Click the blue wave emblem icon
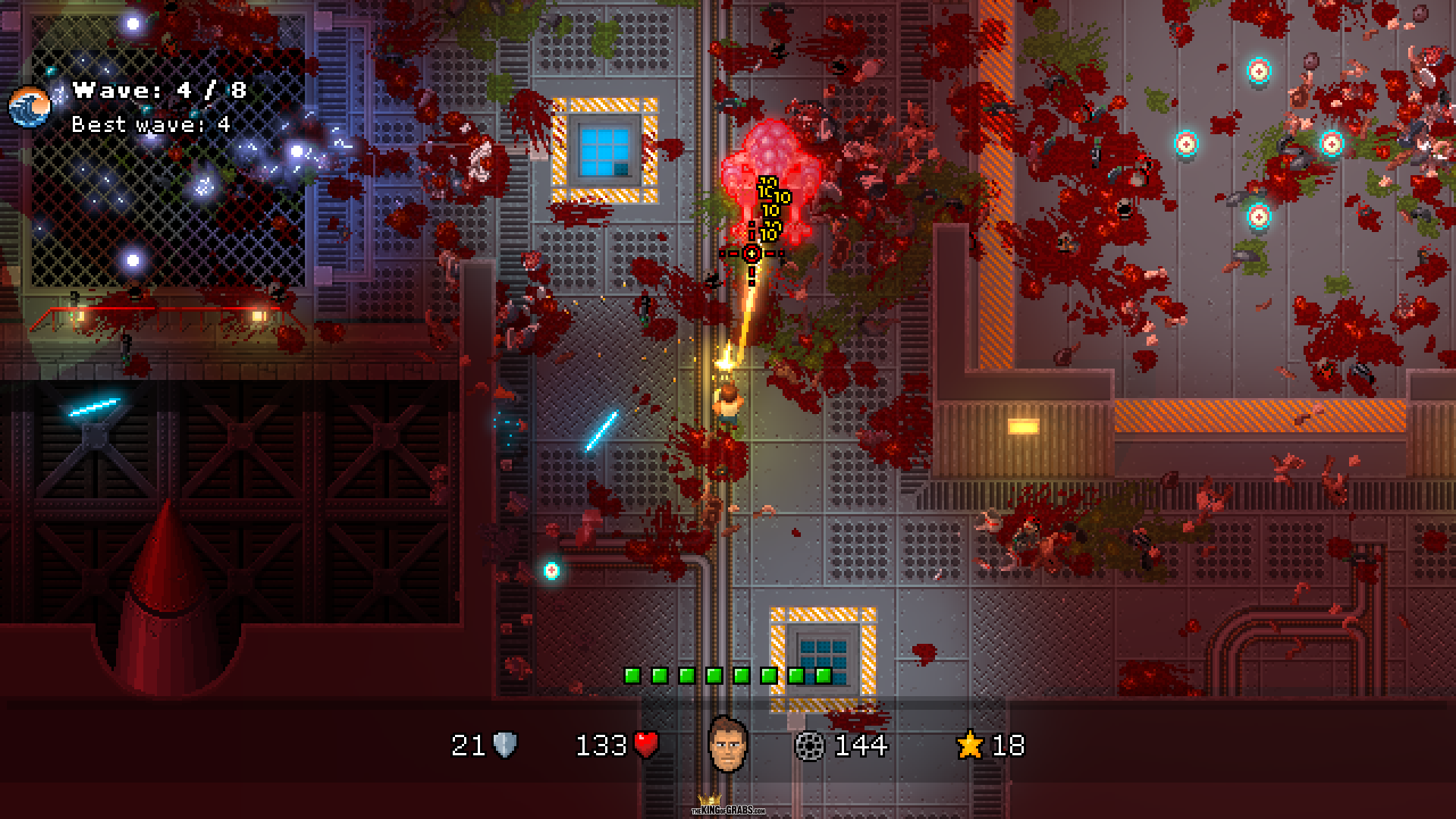Image resolution: width=1456 pixels, height=819 pixels. [x=30, y=107]
